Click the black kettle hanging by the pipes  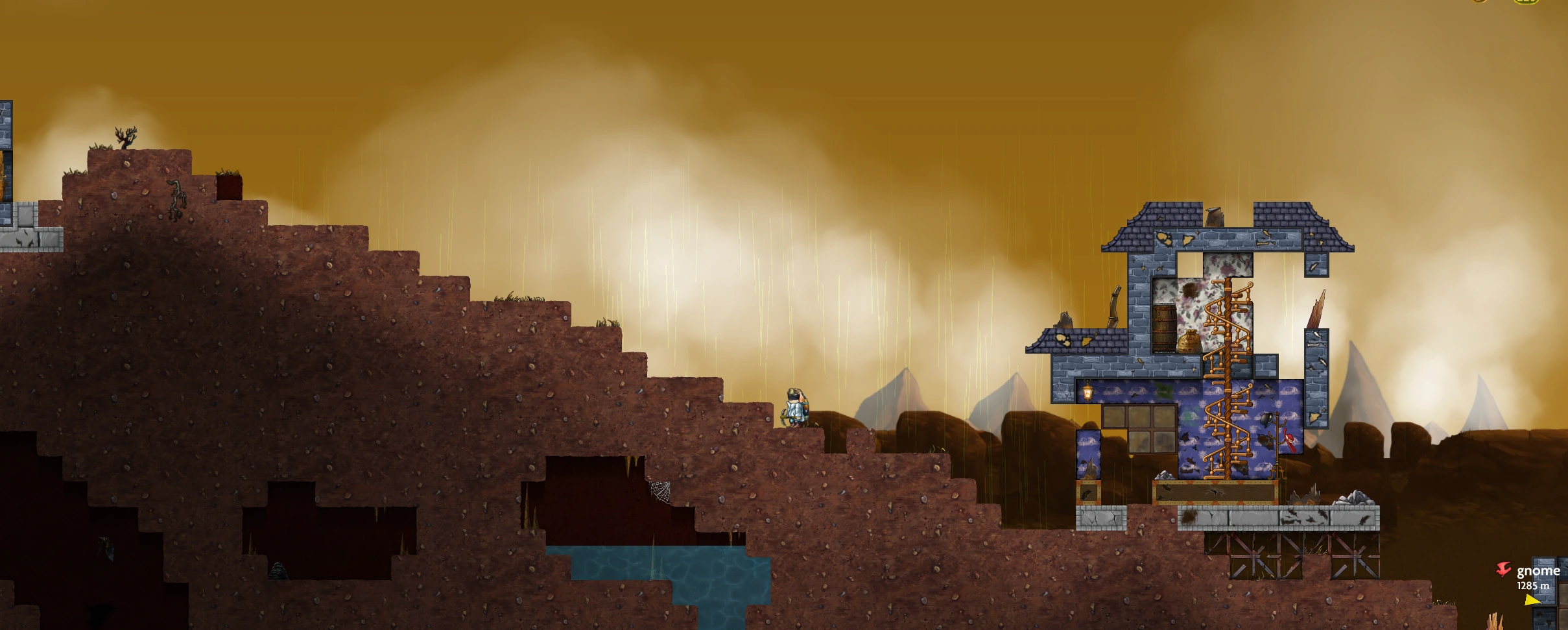tap(1266, 418)
